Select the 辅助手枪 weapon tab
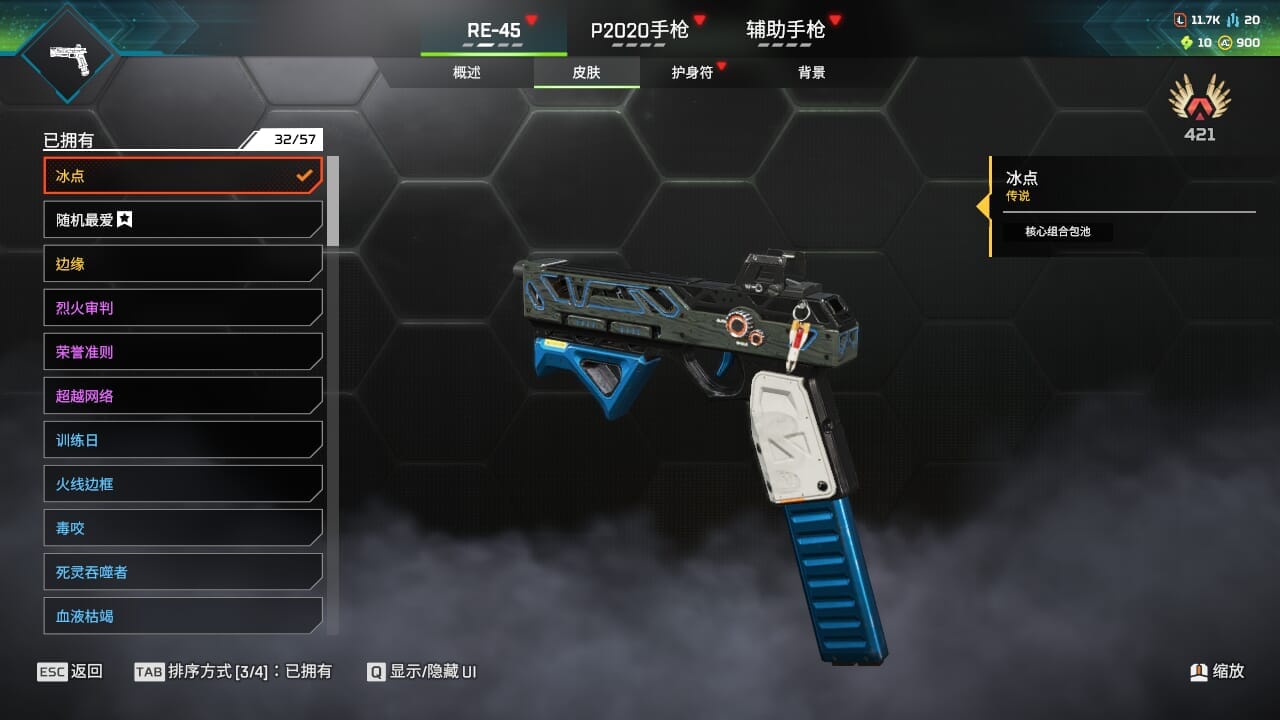This screenshot has height=720, width=1280. click(786, 30)
